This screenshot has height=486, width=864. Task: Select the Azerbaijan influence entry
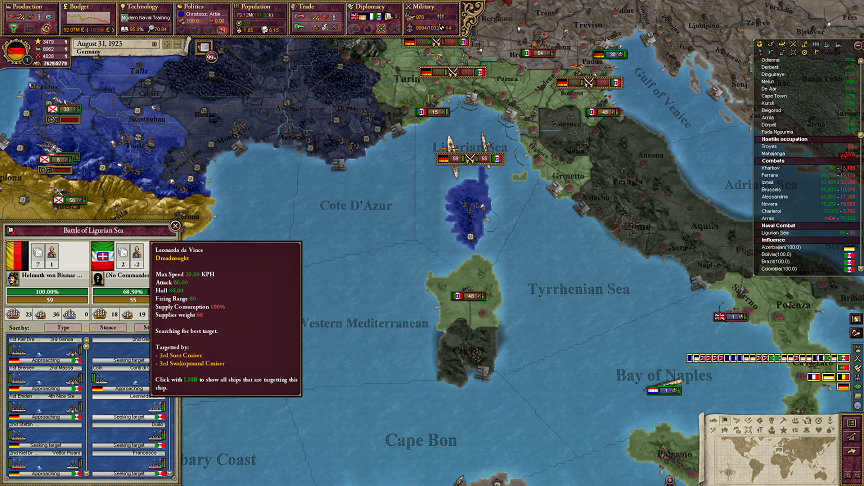click(x=783, y=246)
